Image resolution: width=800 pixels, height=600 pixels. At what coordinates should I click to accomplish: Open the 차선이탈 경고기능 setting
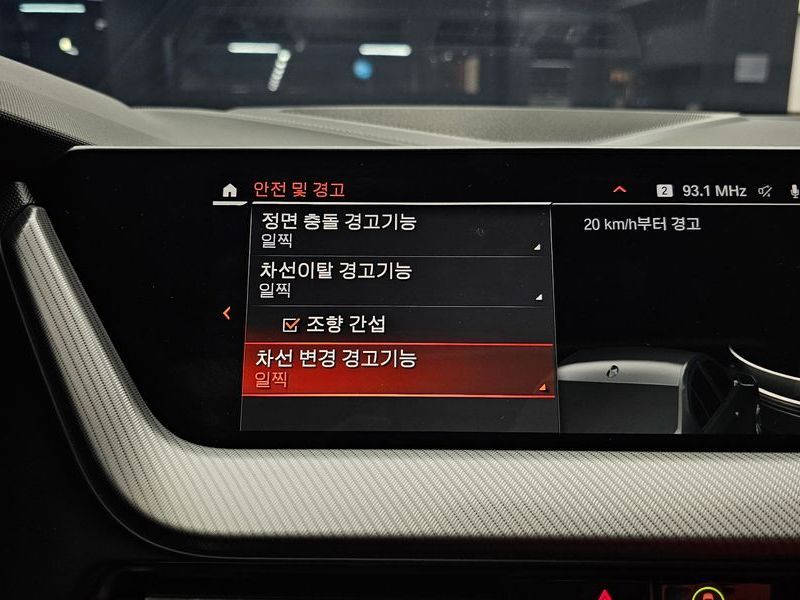click(x=398, y=280)
